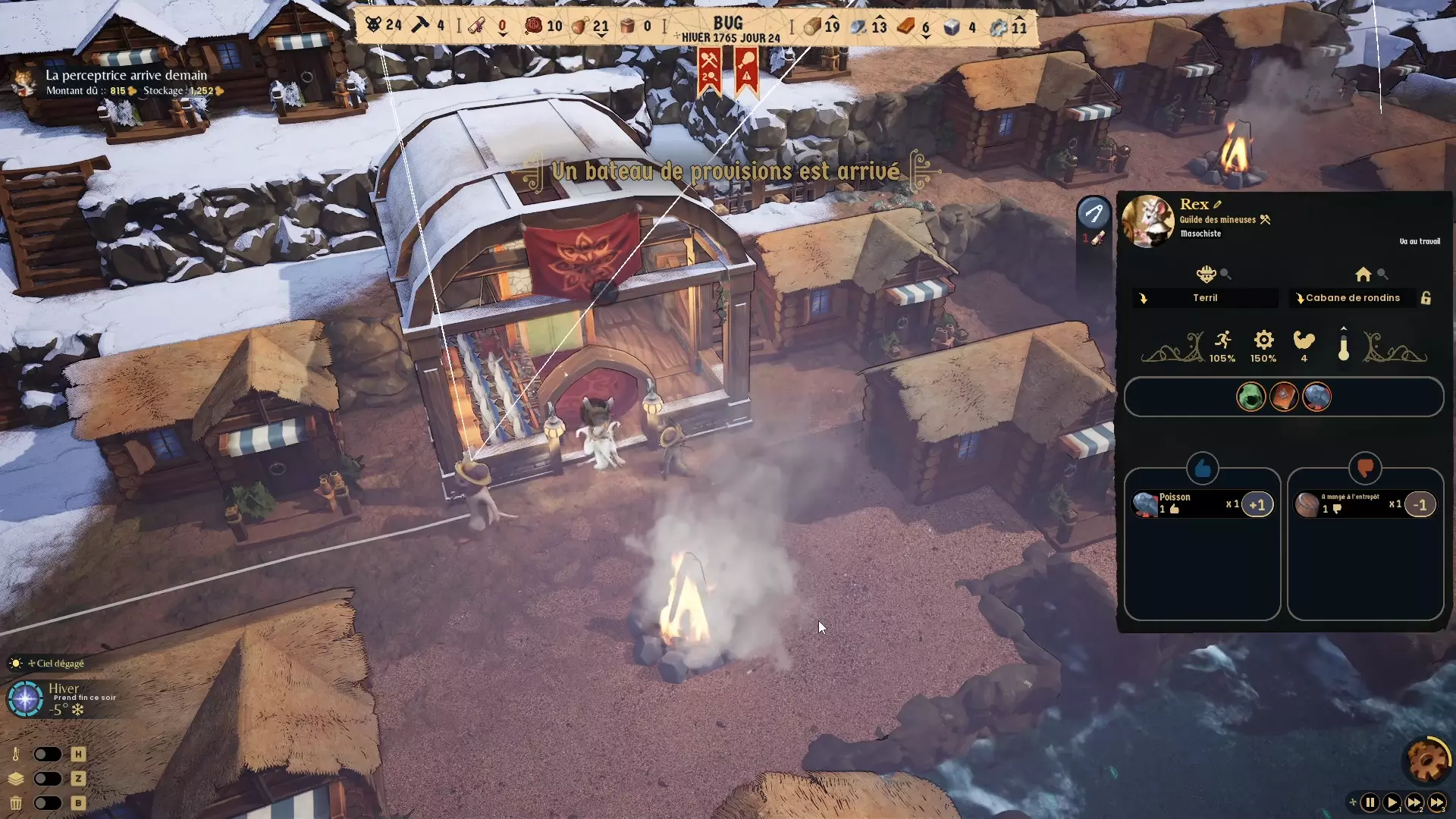Switch to double fast-forward speed
Image resolution: width=1456 pixels, height=819 pixels.
click(1414, 802)
